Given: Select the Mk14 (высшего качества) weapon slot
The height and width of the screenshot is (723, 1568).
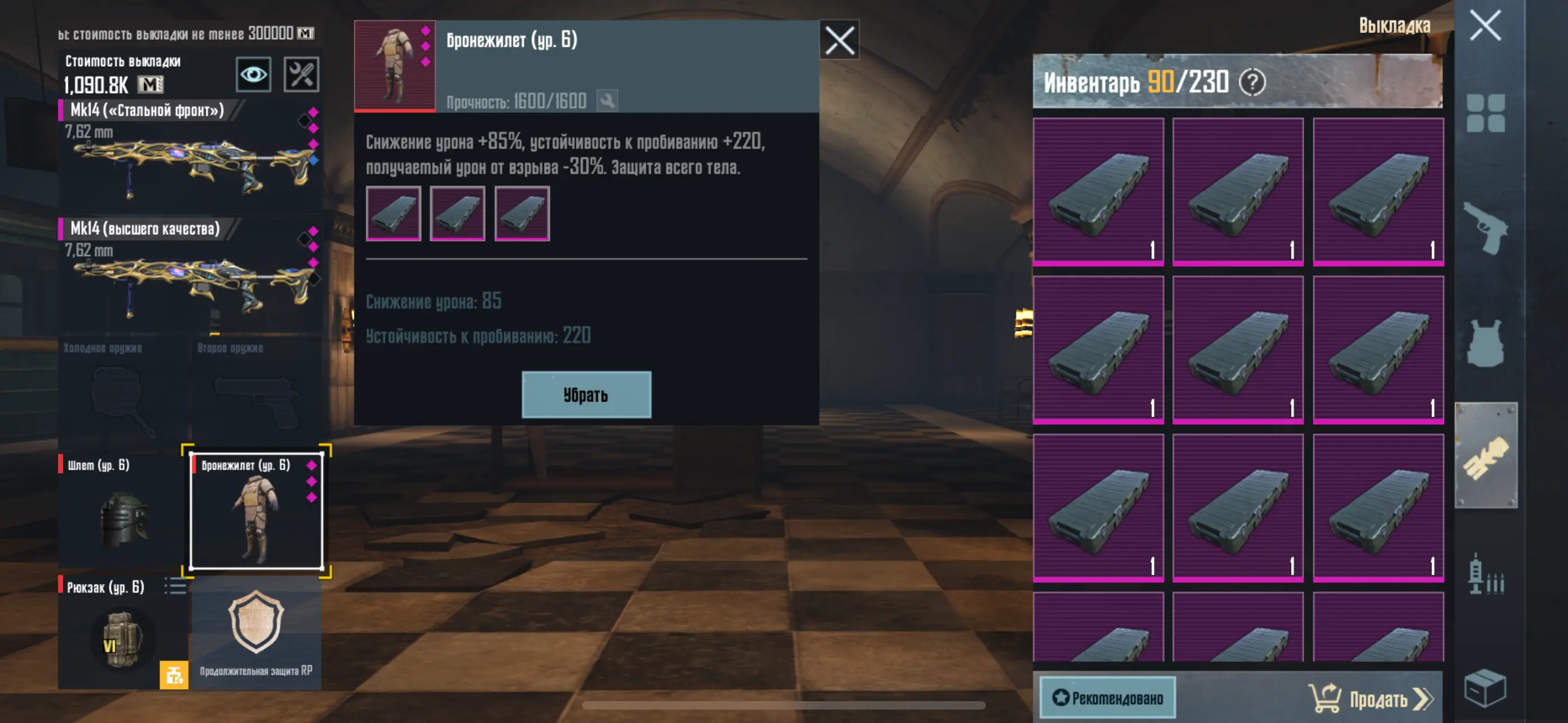Looking at the screenshot, I should click(190, 275).
